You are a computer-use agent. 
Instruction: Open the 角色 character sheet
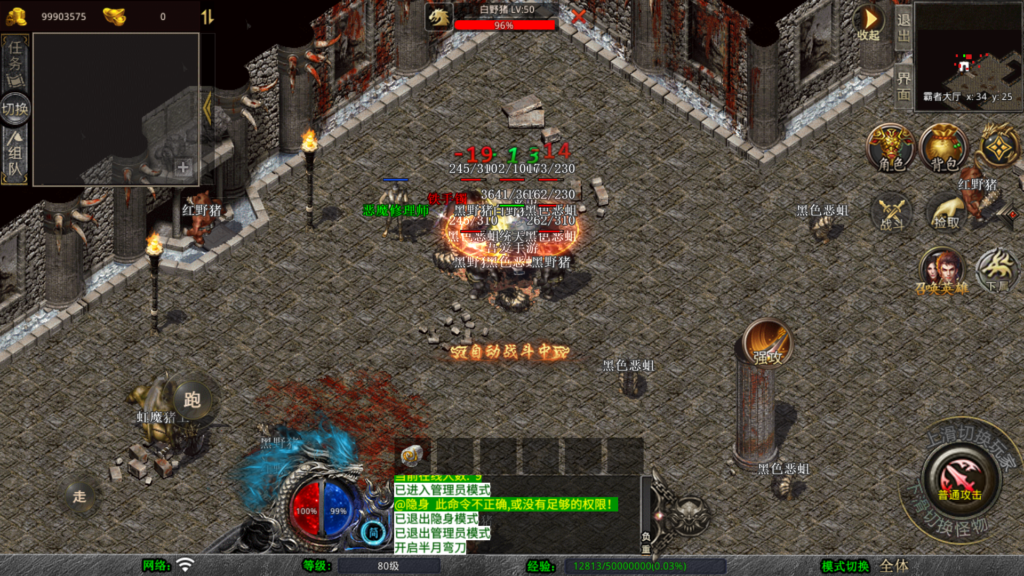coord(890,148)
